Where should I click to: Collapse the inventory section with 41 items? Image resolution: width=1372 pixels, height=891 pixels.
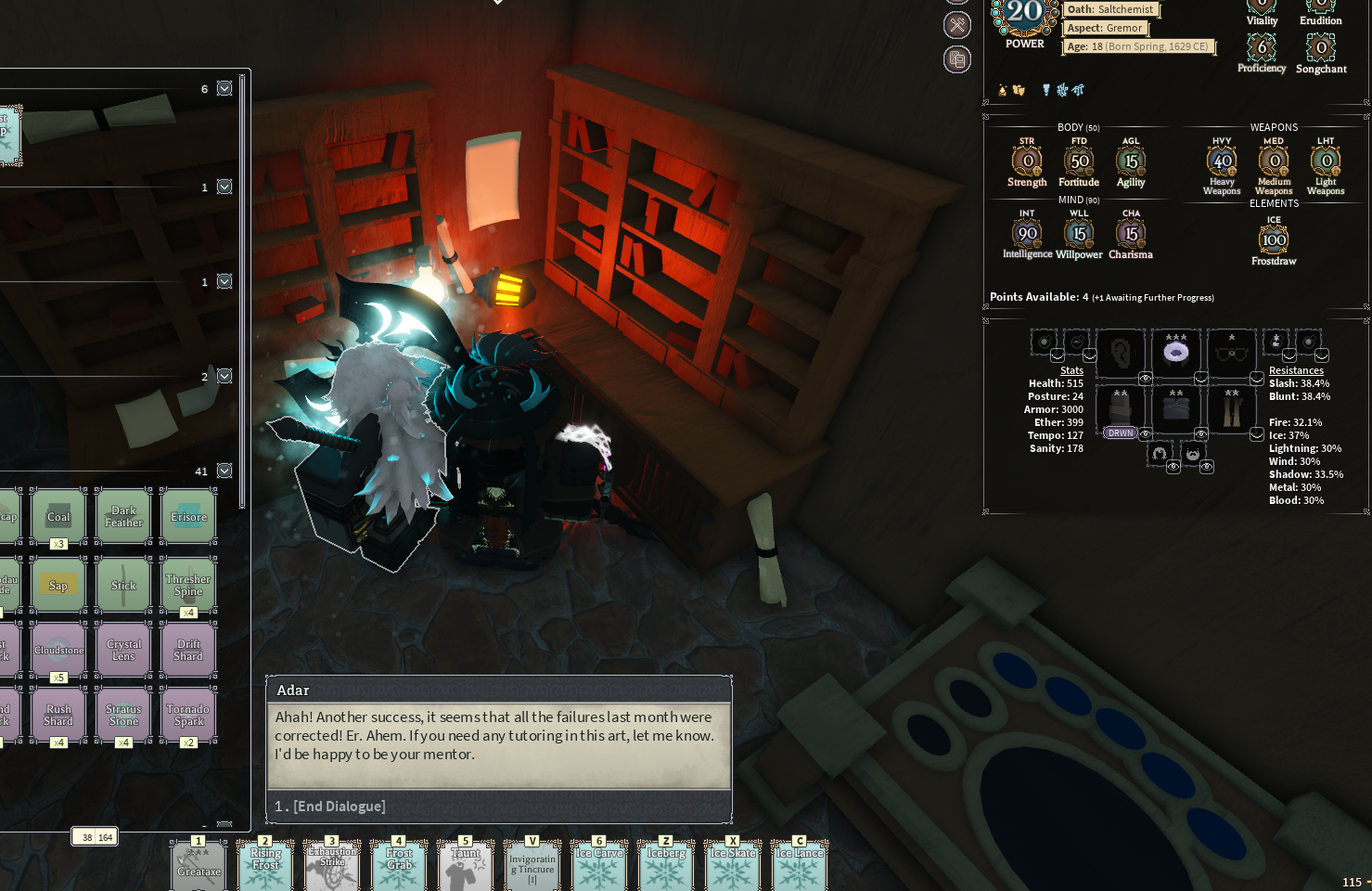point(224,471)
